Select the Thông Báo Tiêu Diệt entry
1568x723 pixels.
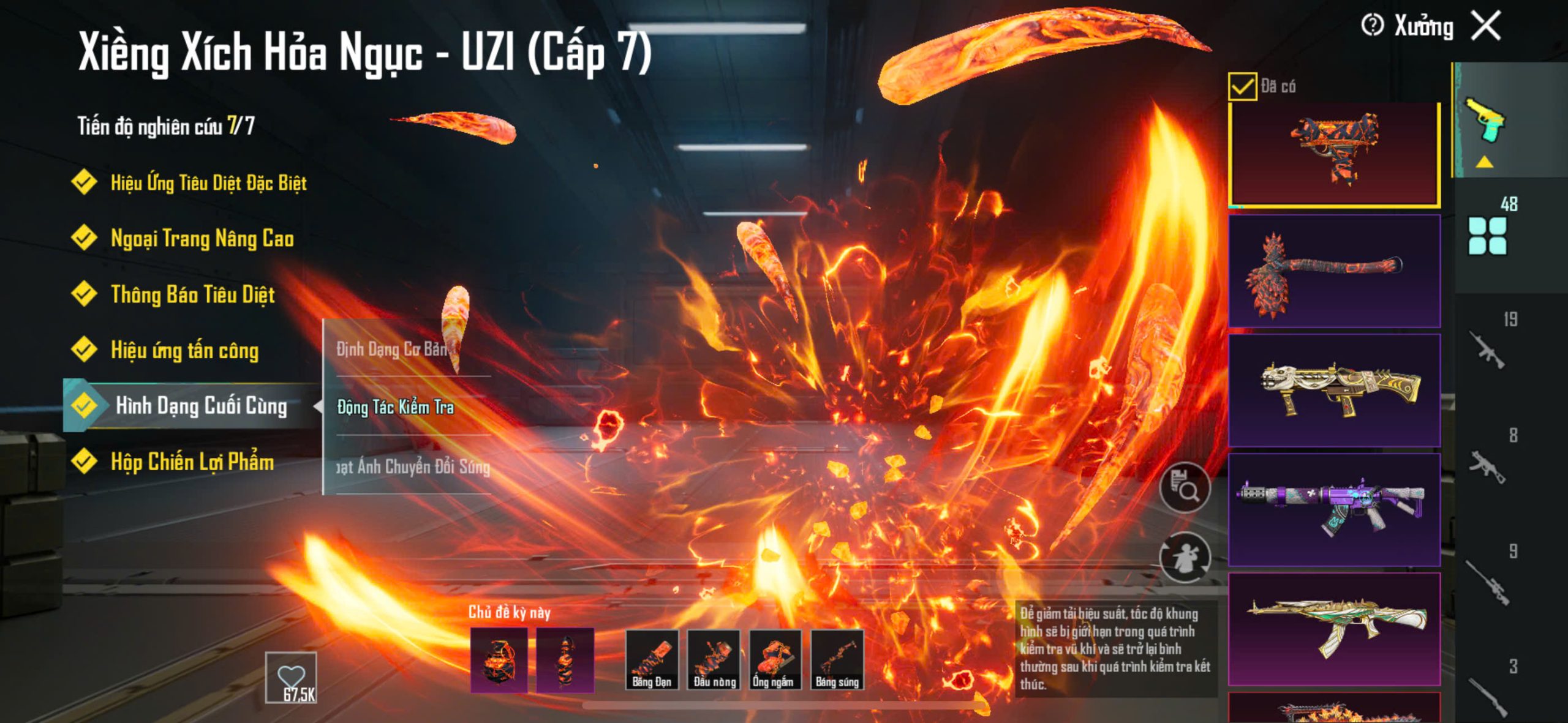[x=192, y=294]
